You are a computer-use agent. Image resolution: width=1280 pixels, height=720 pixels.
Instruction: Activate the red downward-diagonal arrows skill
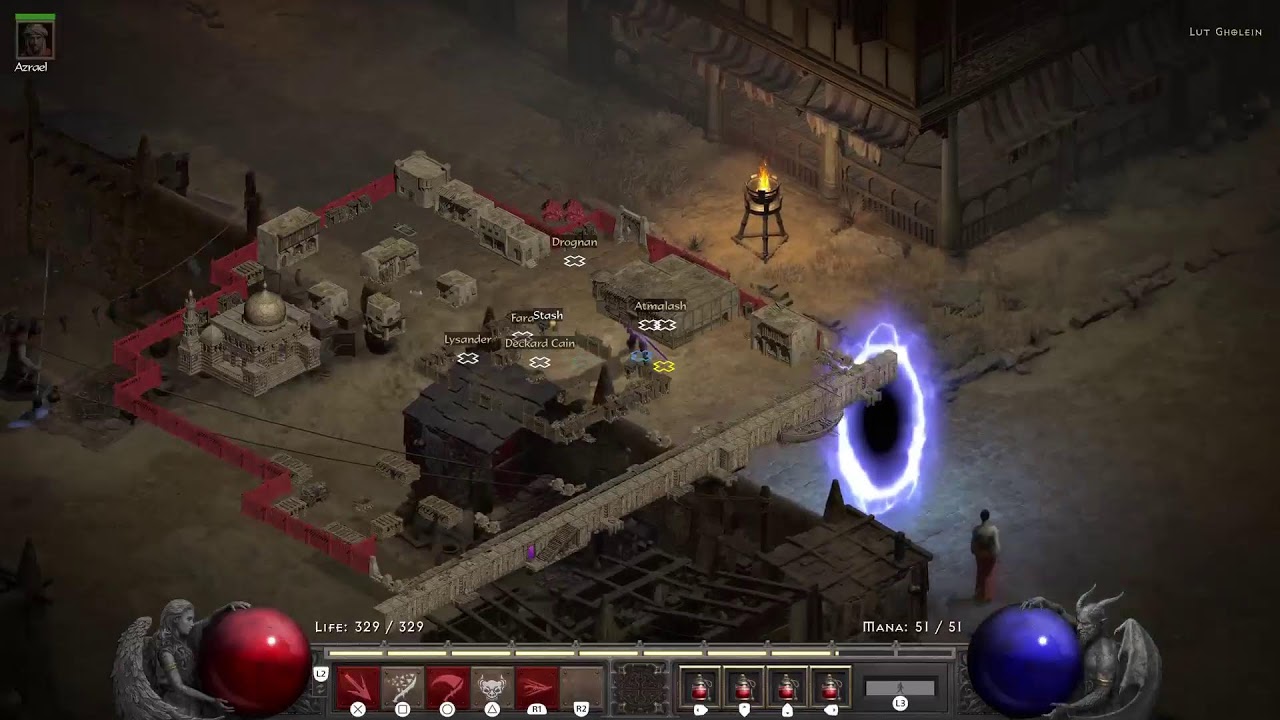coord(357,687)
